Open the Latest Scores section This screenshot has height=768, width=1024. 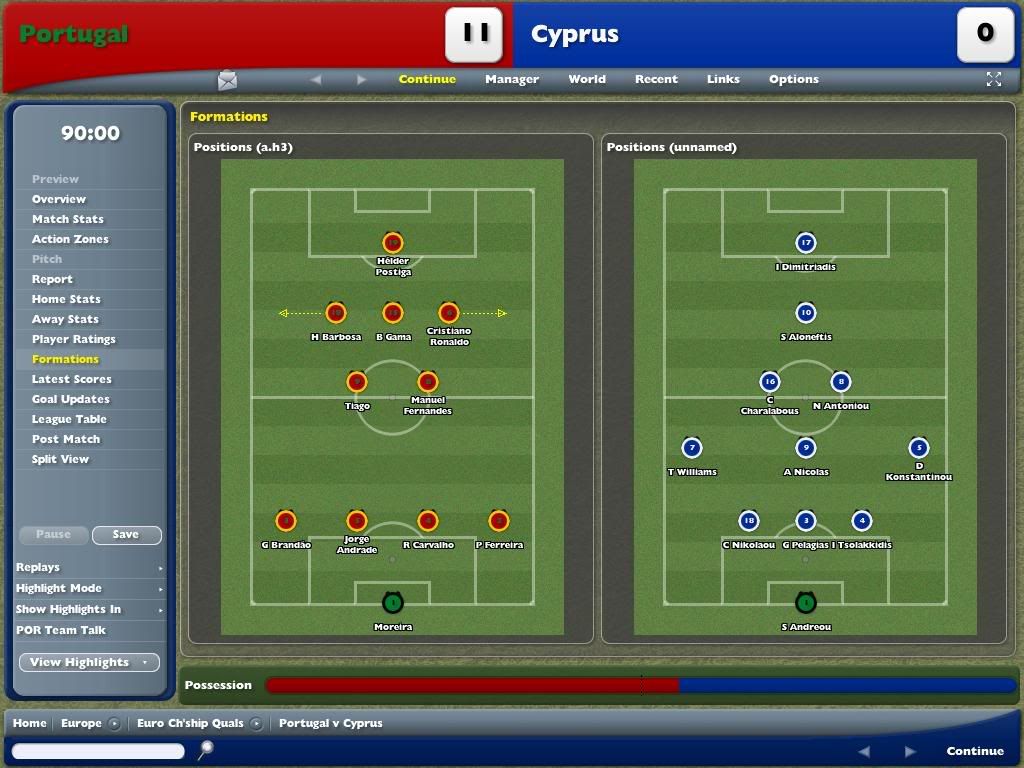tap(71, 379)
